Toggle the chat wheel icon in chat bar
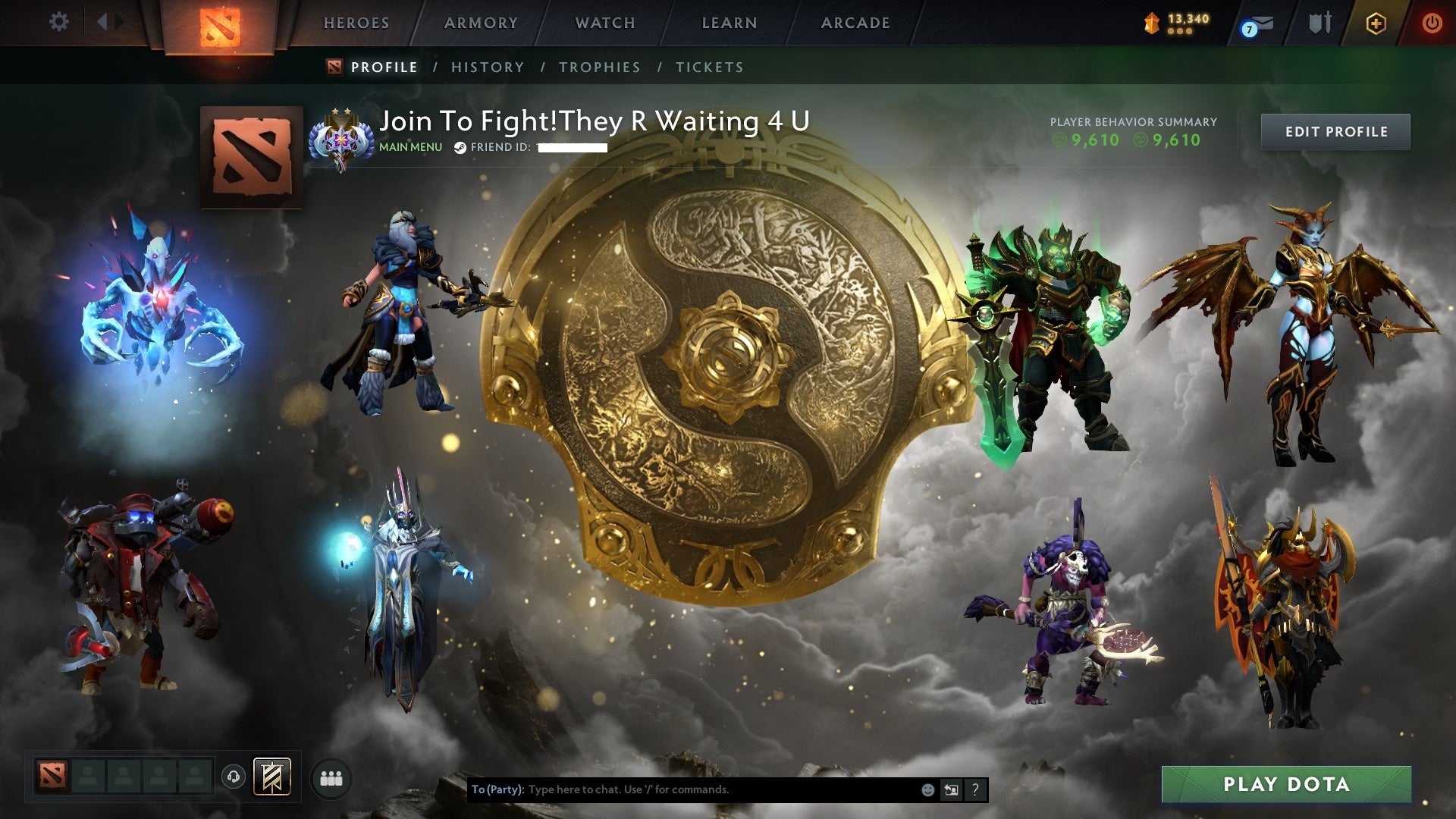Screen dimensions: 1456x819 tap(951, 789)
